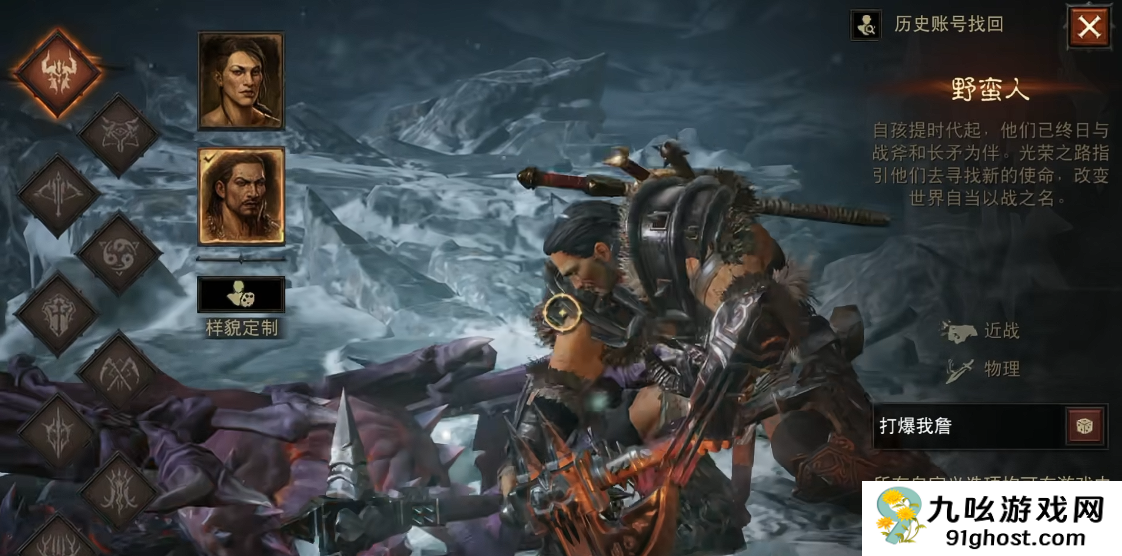
Task: Randomize the character name with dice button
Action: [x=1085, y=426]
